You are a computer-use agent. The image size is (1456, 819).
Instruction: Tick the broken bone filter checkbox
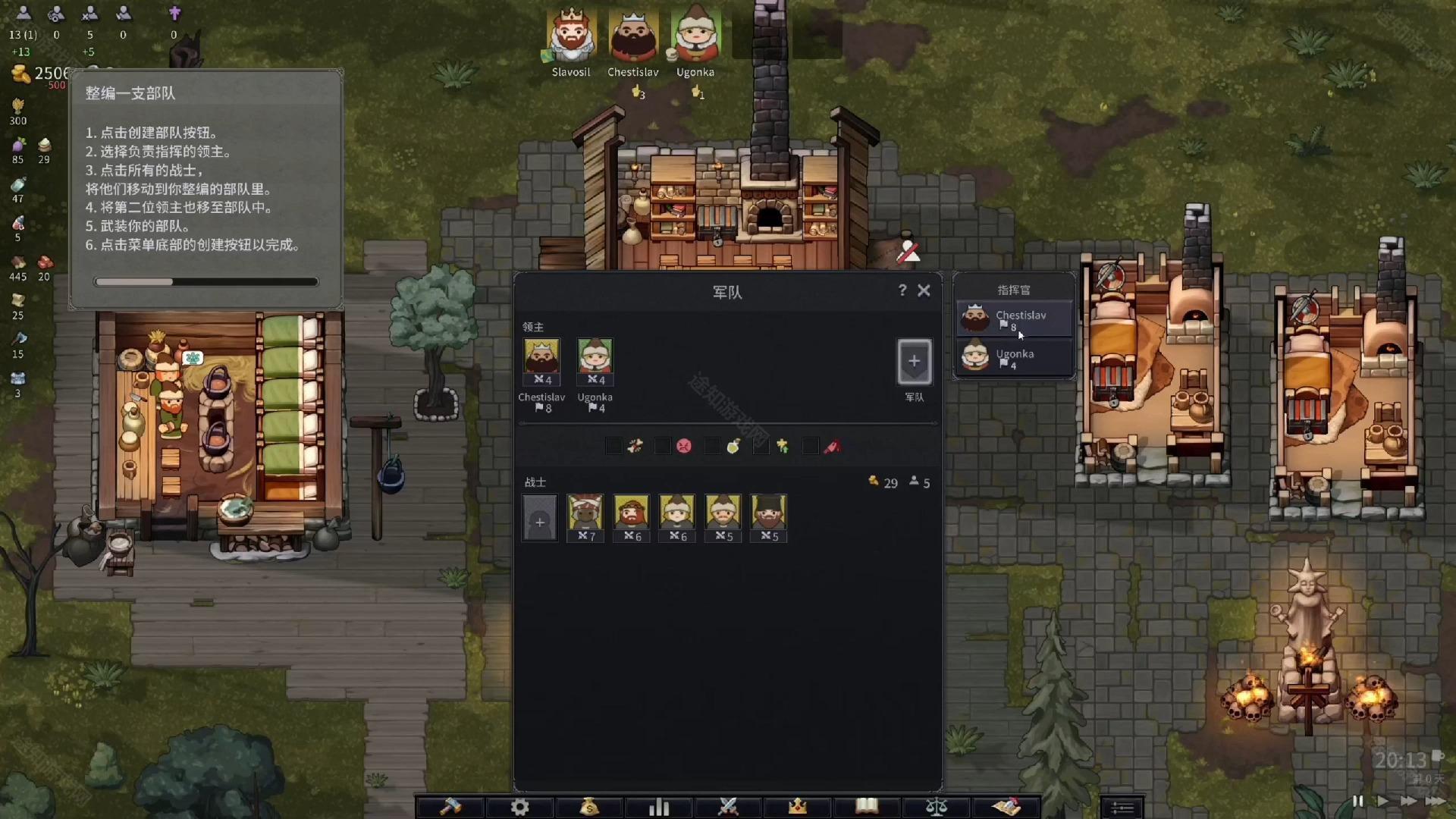coord(614,447)
